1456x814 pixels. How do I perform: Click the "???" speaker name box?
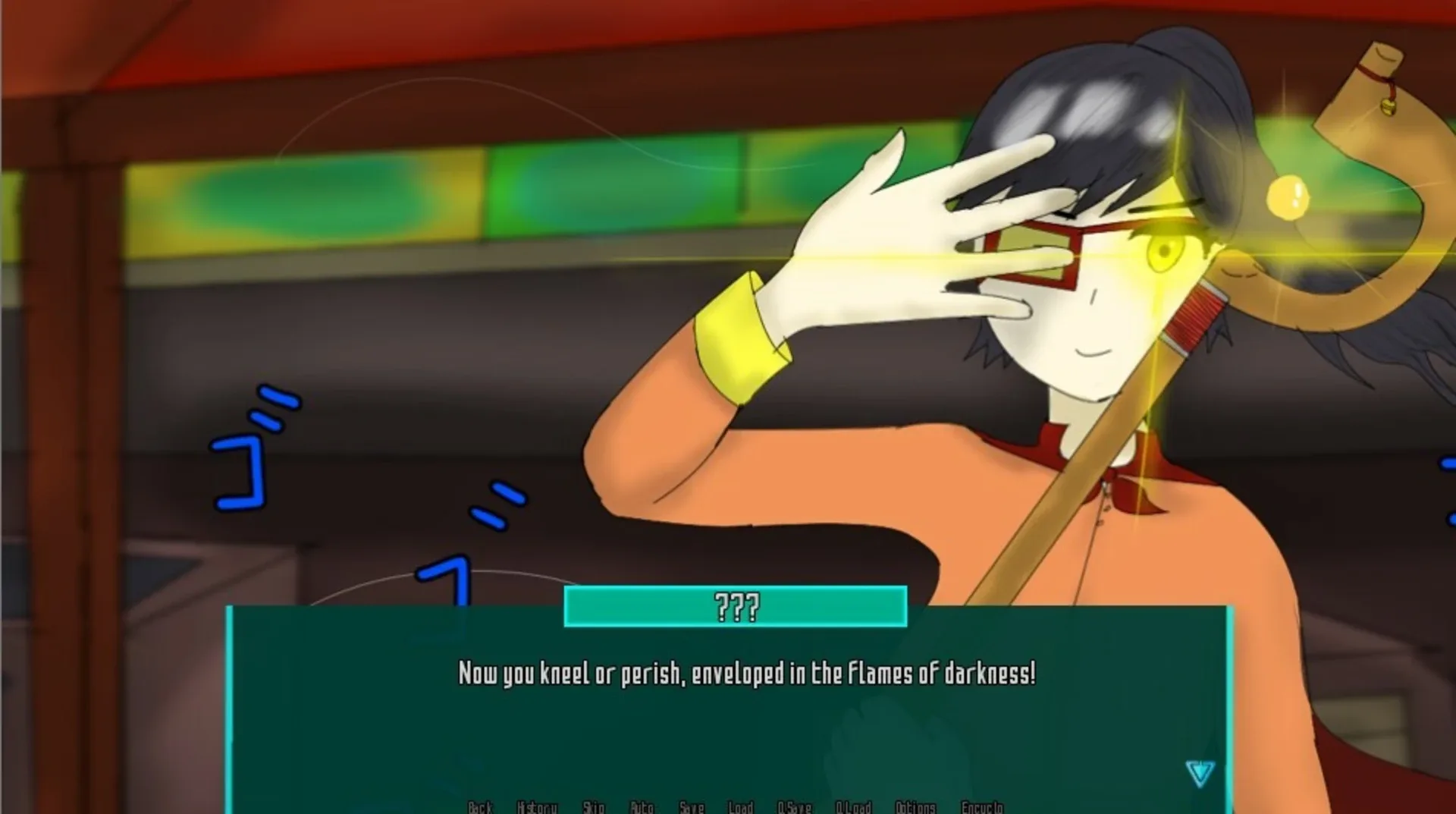[x=734, y=605]
